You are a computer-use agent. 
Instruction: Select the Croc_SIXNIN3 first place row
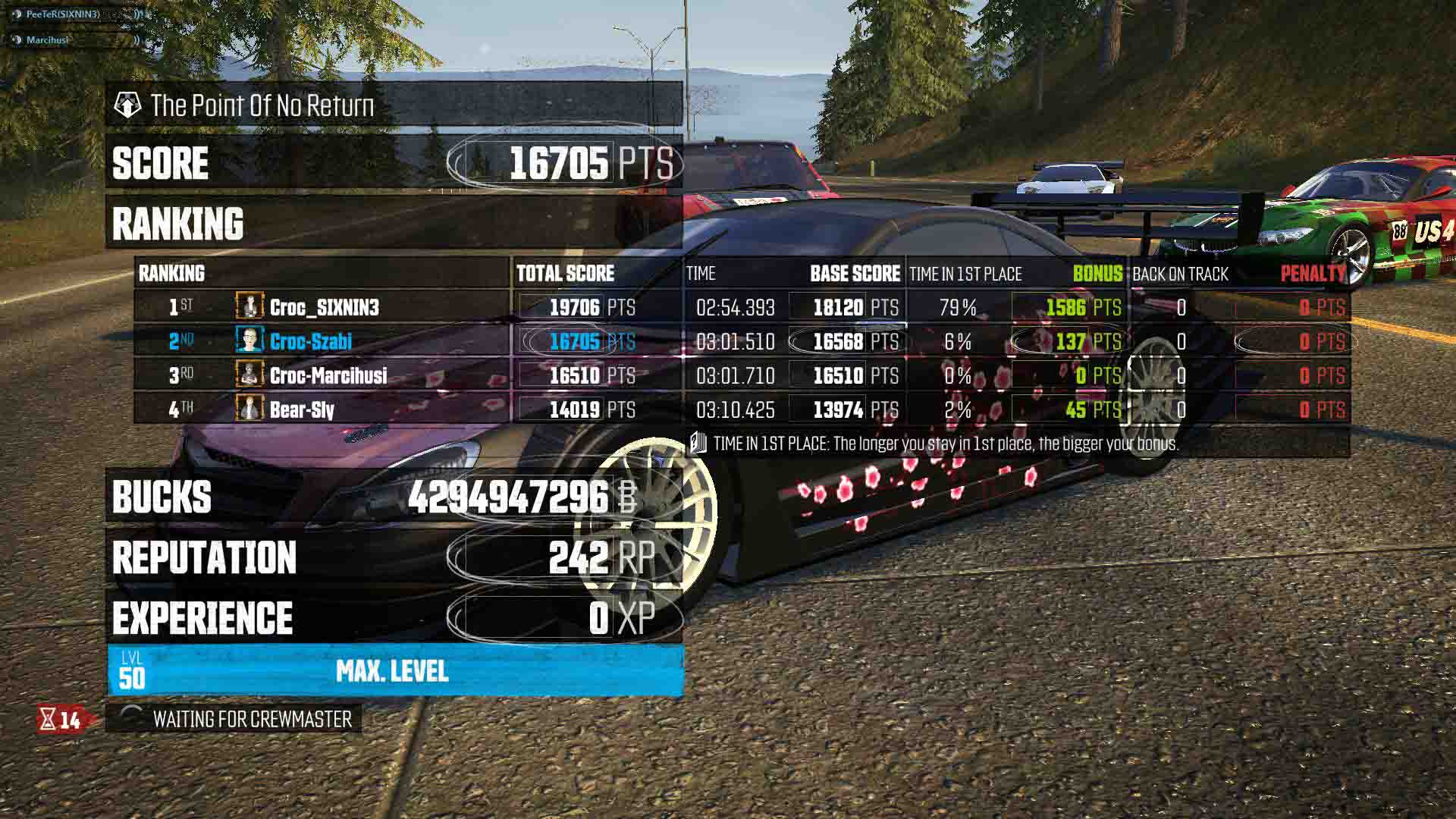point(324,307)
